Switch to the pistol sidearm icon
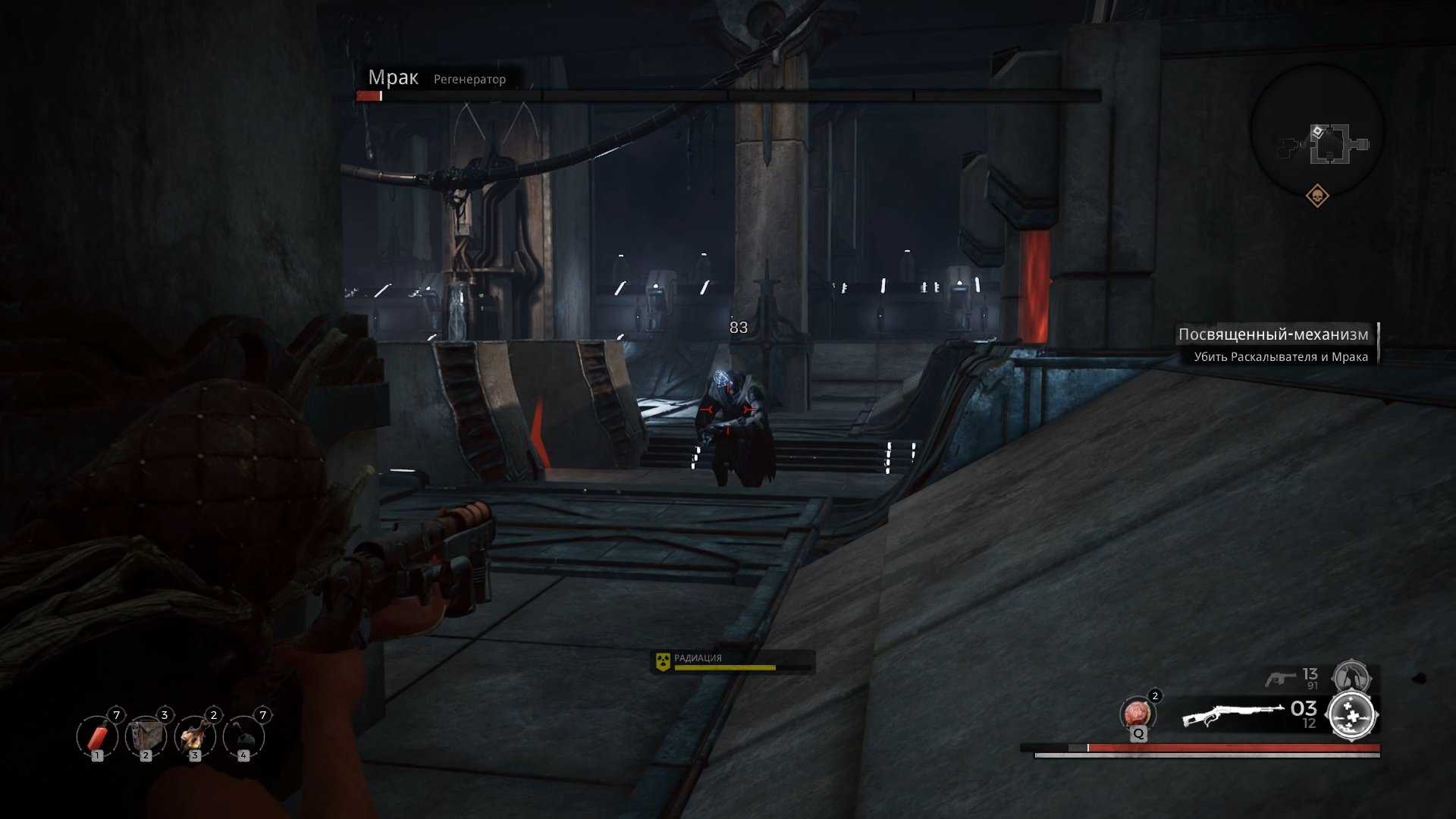Image resolution: width=1456 pixels, height=819 pixels. click(x=1281, y=678)
